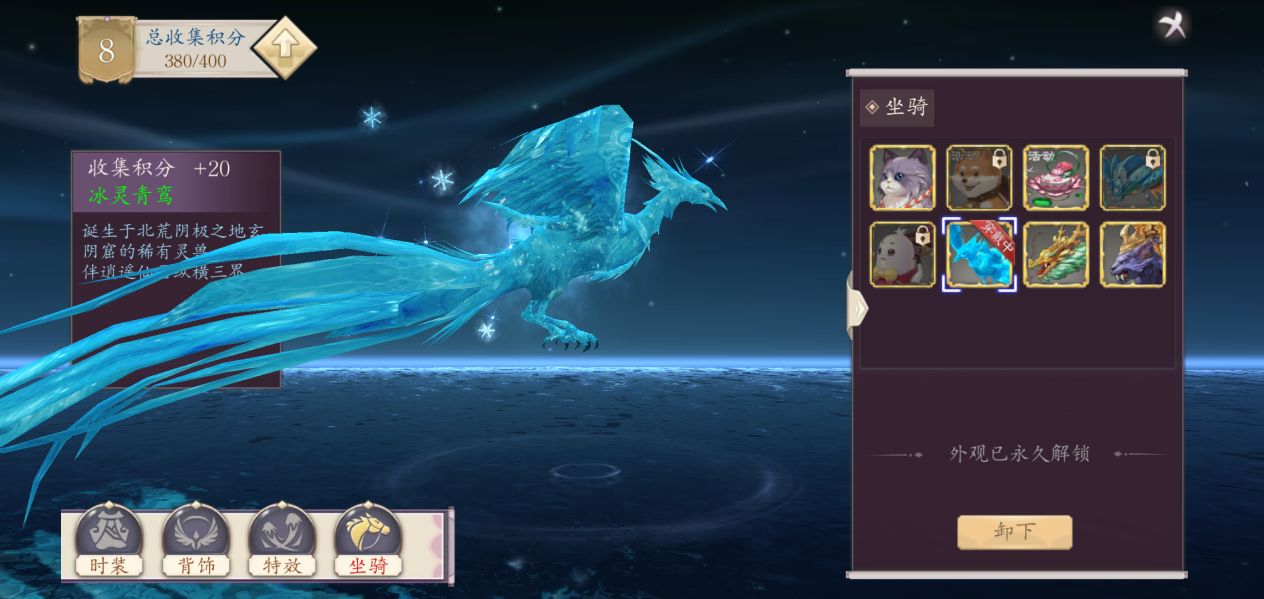Screen dimensions: 1264x599
Task: Switch to the 时装 outfit tab
Action: [x=109, y=541]
